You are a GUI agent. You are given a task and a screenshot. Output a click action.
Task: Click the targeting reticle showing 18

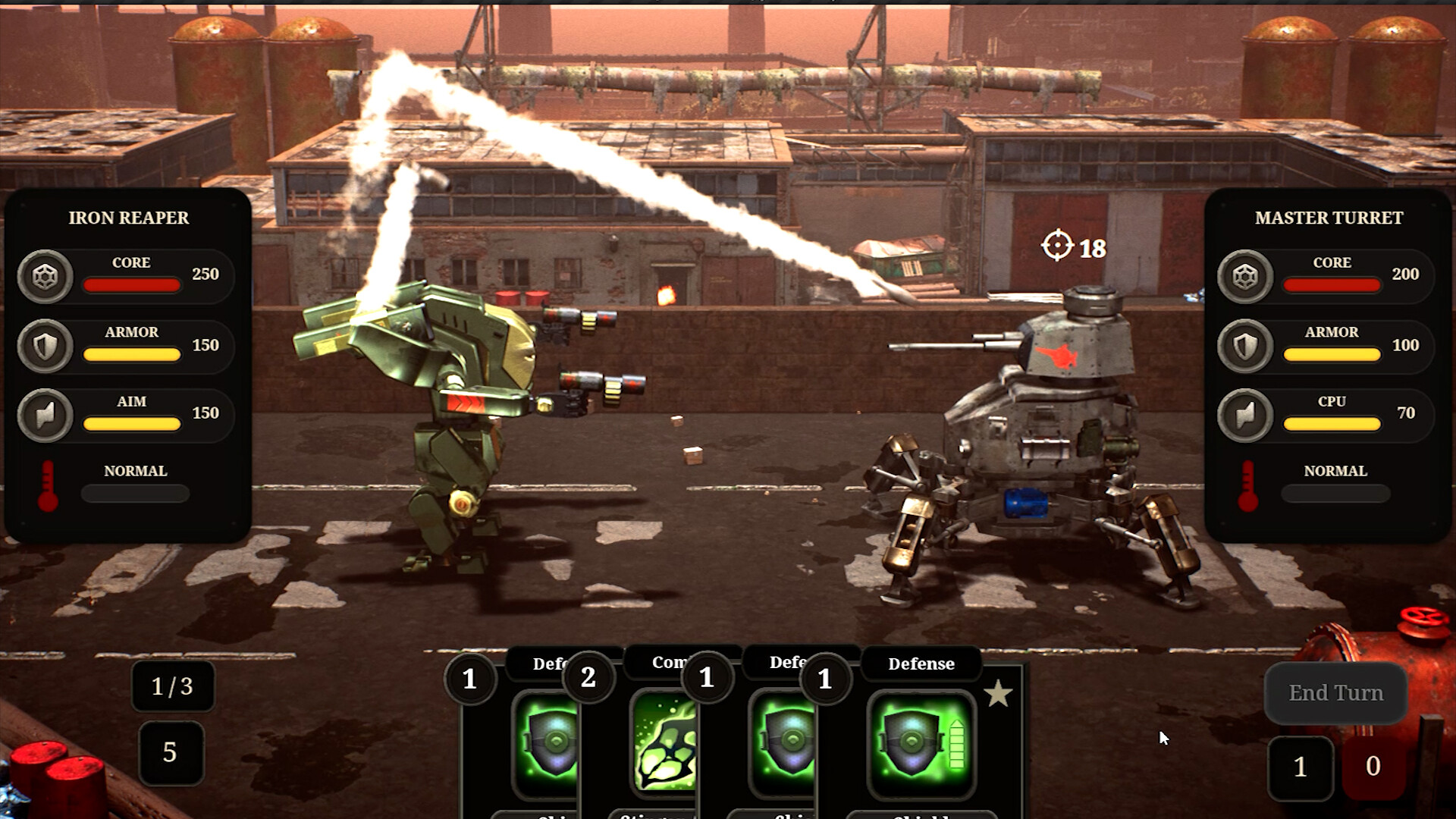(x=1058, y=246)
